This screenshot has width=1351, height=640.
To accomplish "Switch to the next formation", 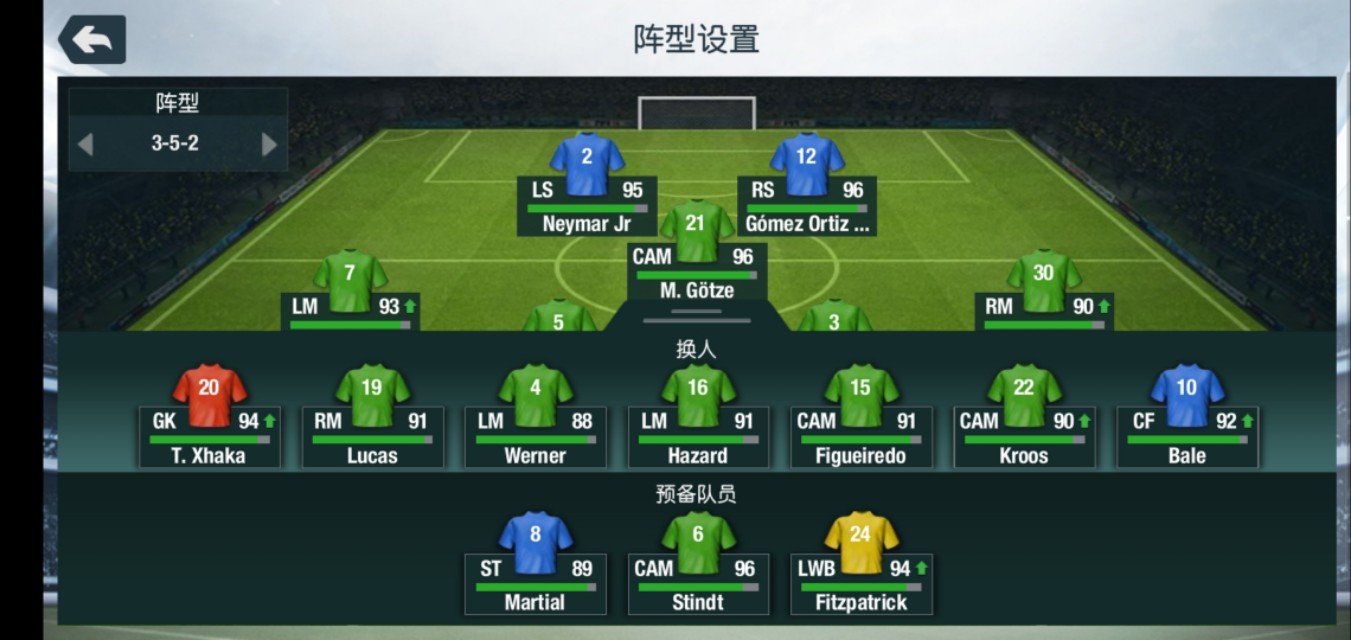I will pos(269,144).
